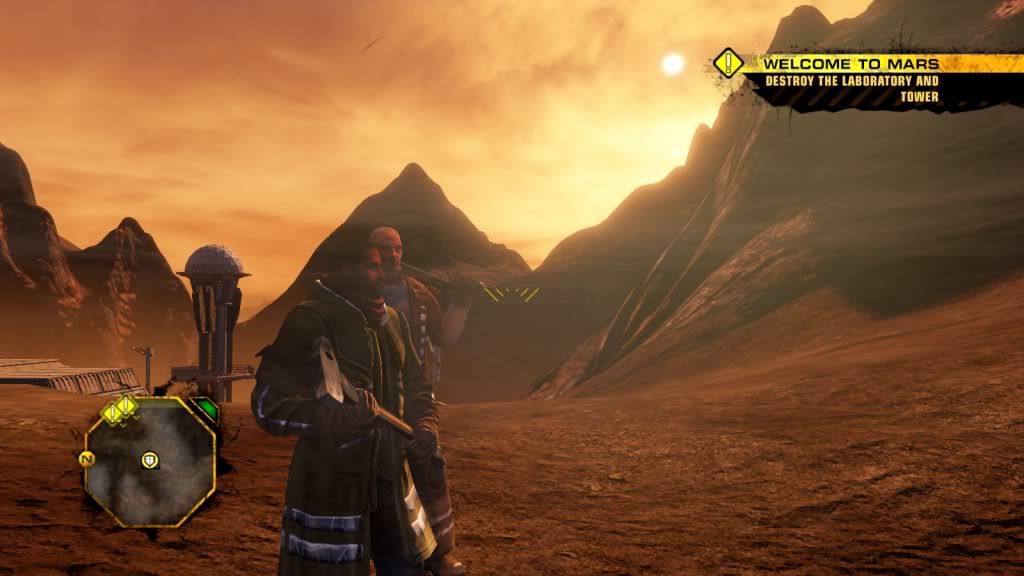Click the North compass marker on the minimap

point(86,459)
